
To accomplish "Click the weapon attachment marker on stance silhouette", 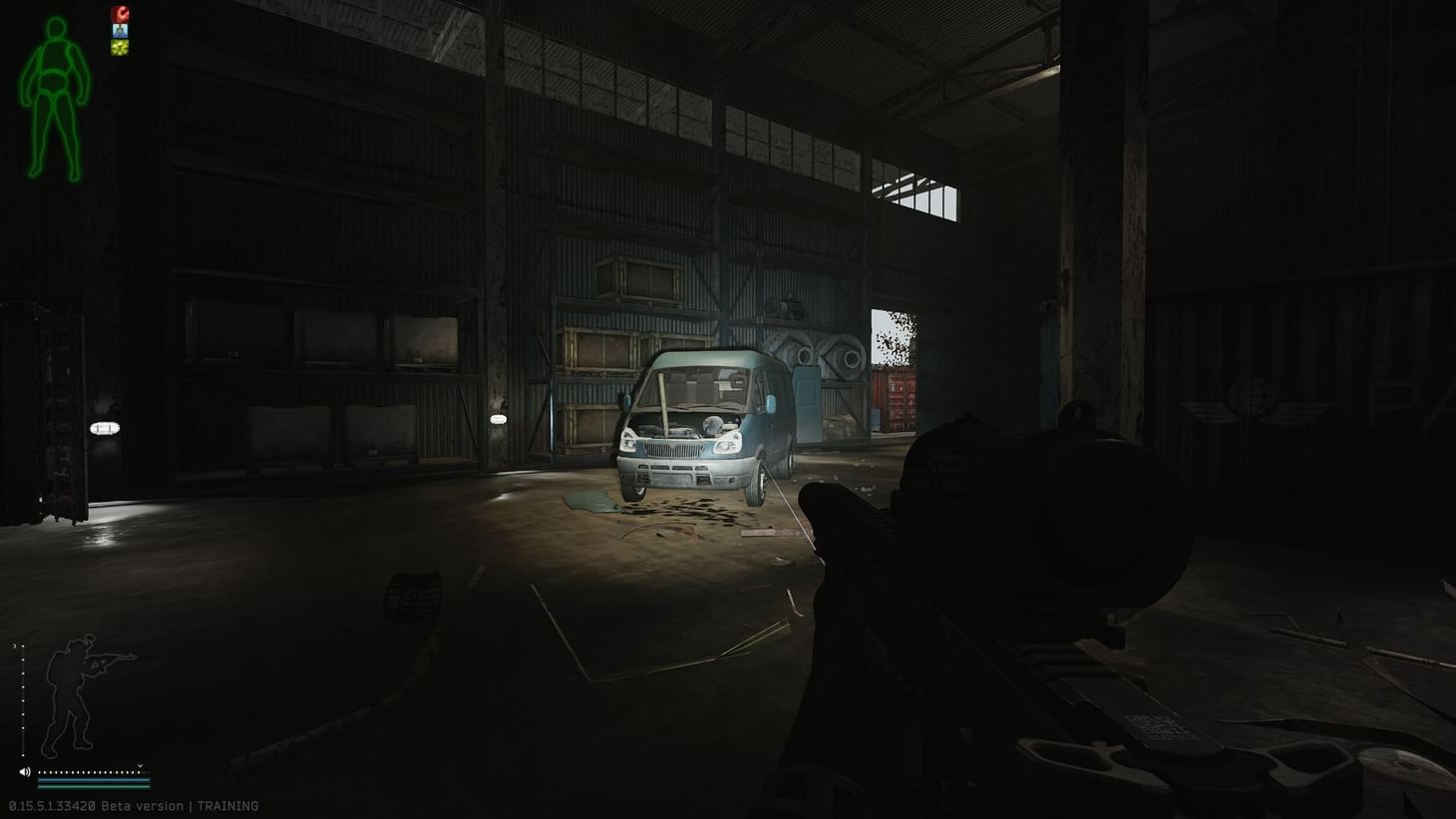I will (98, 663).
